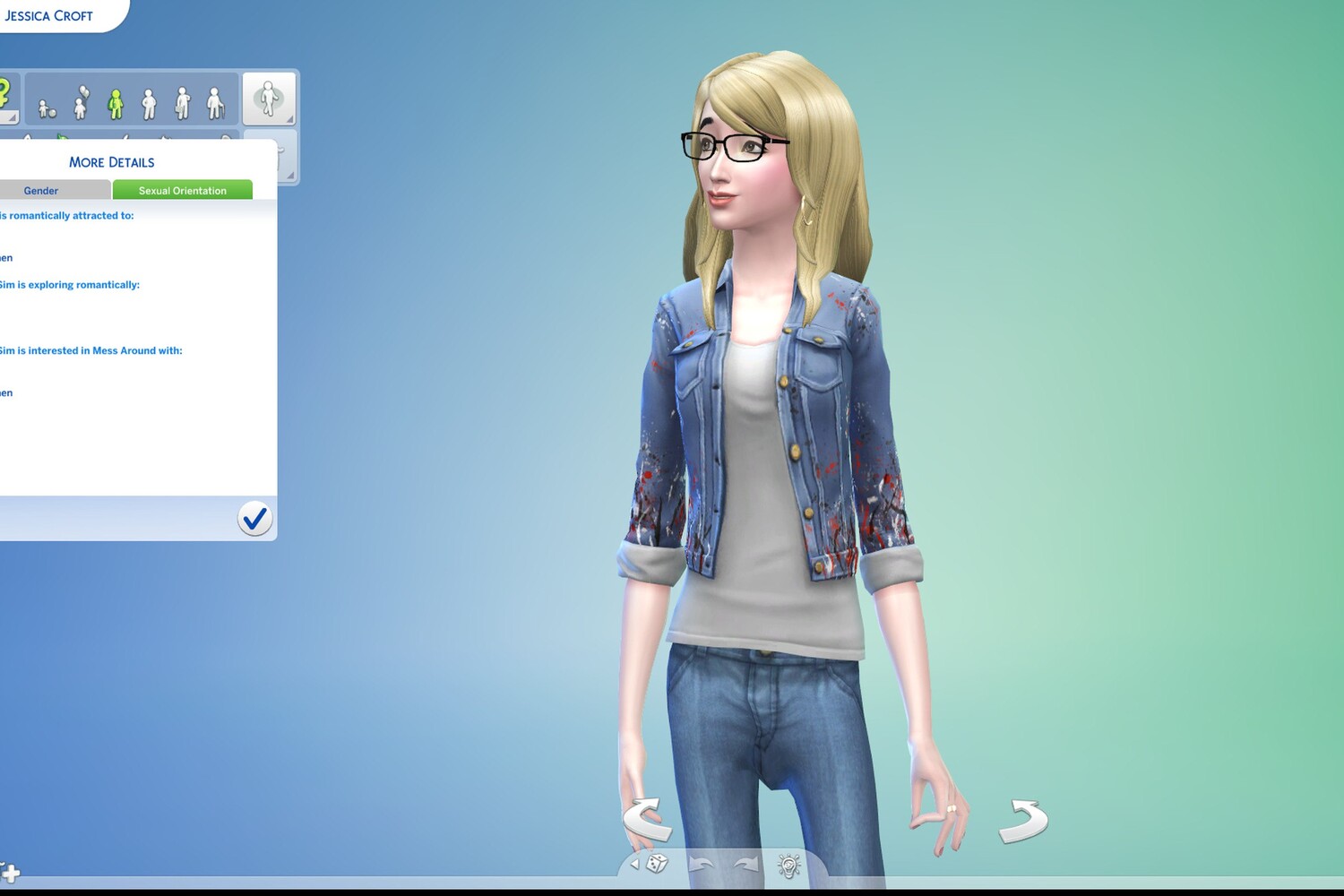
Task: Open the walk style selector
Action: pyautogui.click(x=268, y=99)
